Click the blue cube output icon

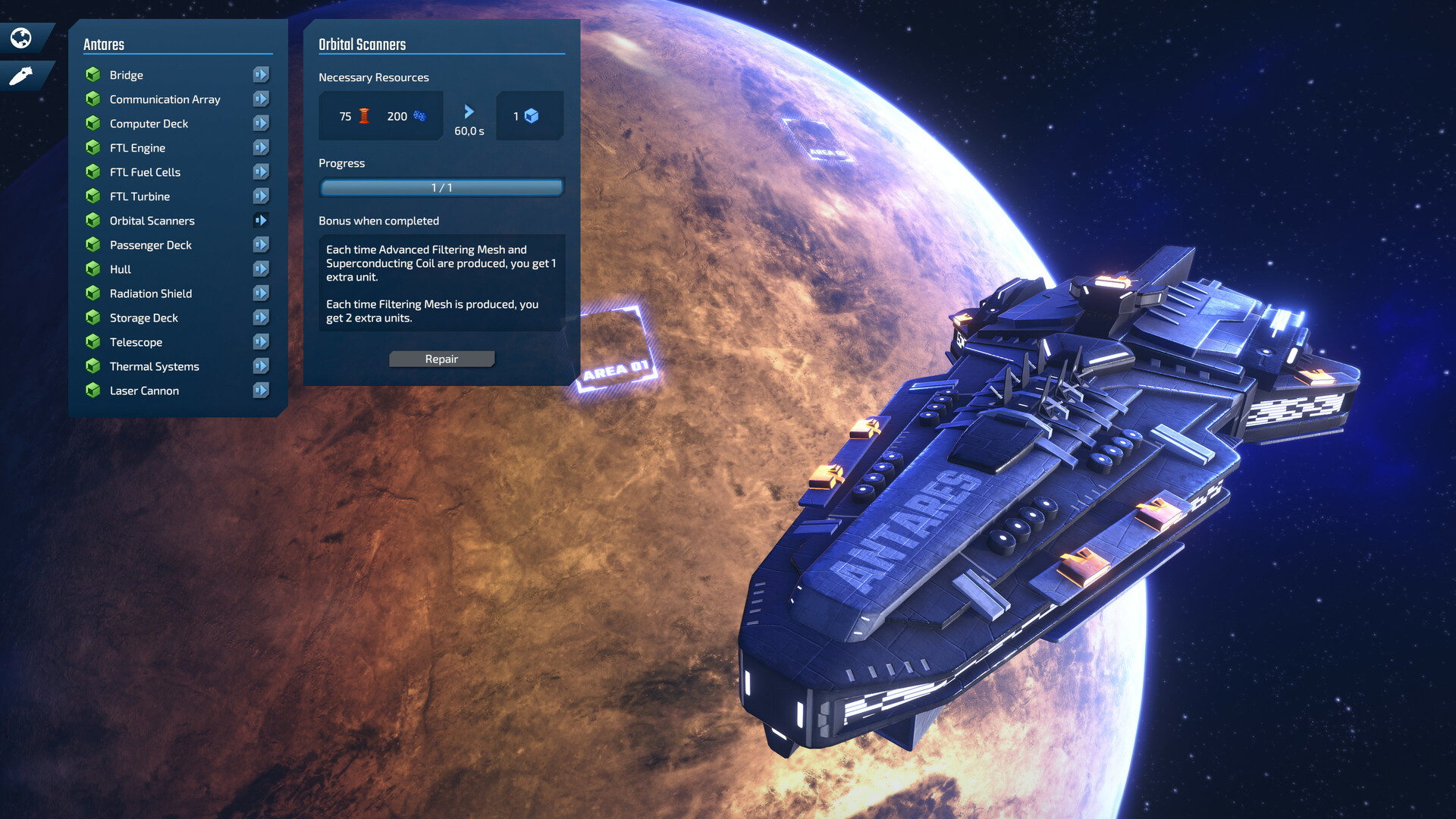[534, 115]
